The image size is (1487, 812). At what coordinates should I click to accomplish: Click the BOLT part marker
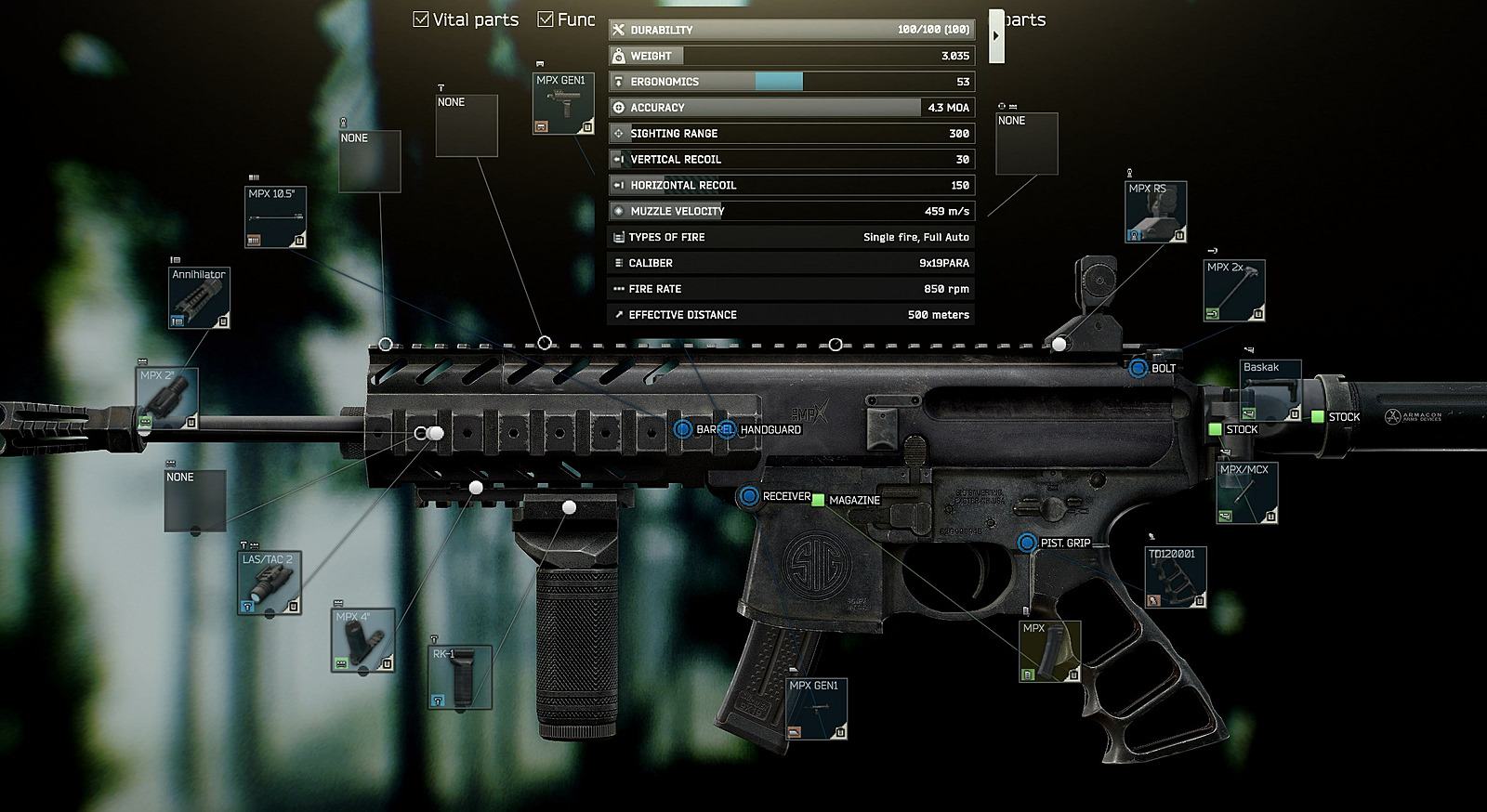(1138, 369)
